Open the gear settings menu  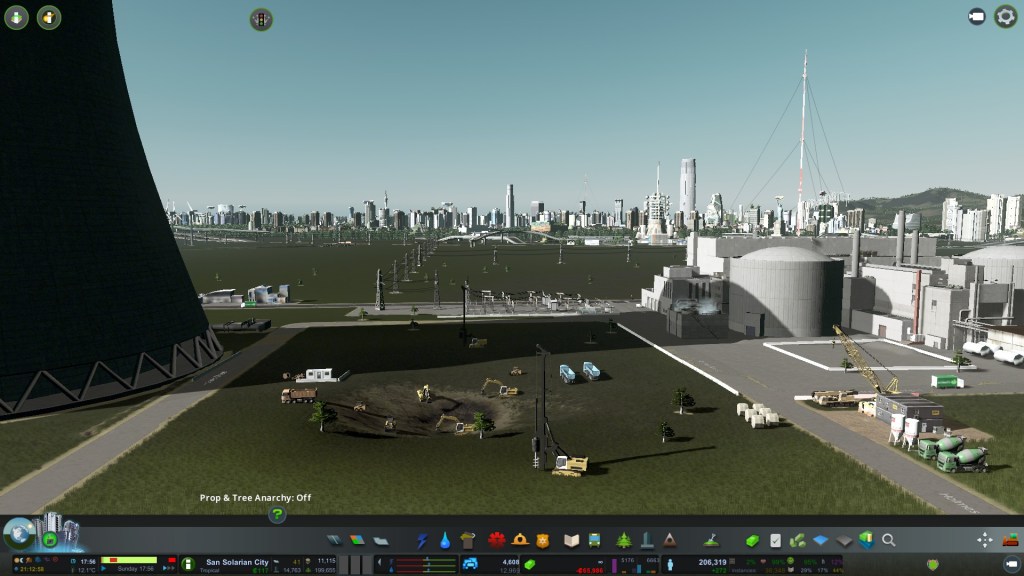(x=1005, y=17)
